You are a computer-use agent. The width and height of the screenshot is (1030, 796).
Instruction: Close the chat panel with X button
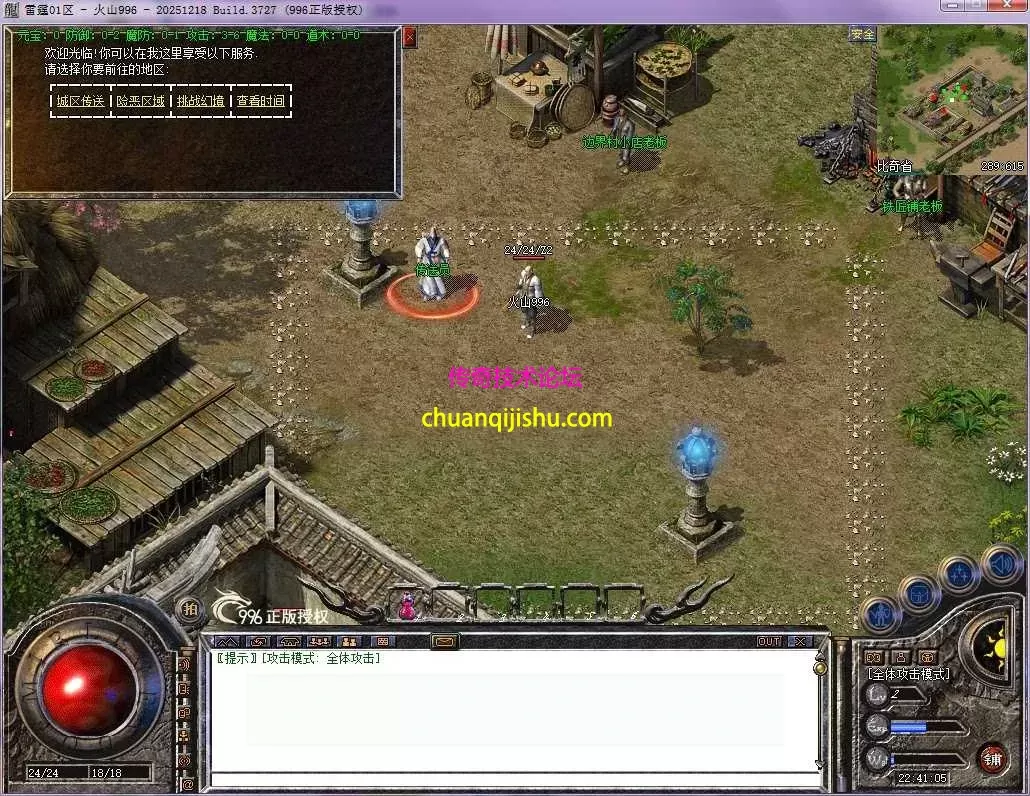point(799,641)
